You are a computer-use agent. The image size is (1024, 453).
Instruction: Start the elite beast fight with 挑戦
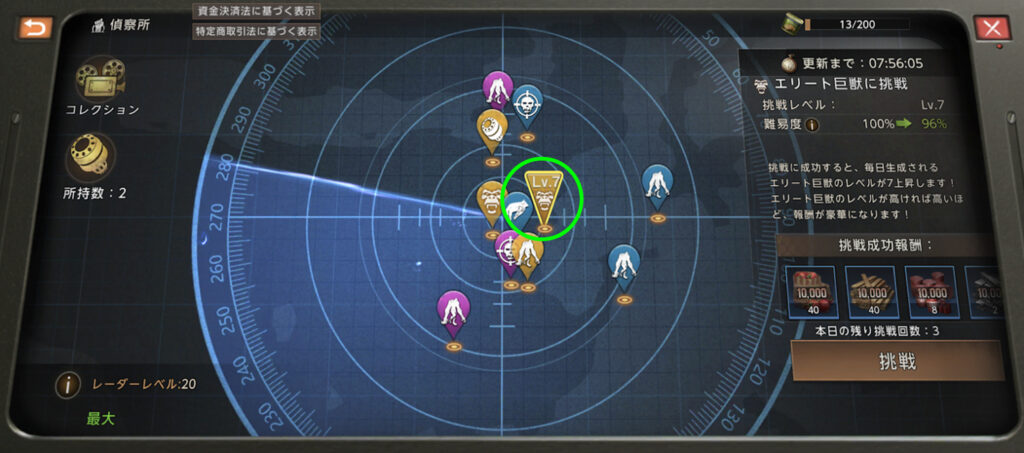click(896, 361)
